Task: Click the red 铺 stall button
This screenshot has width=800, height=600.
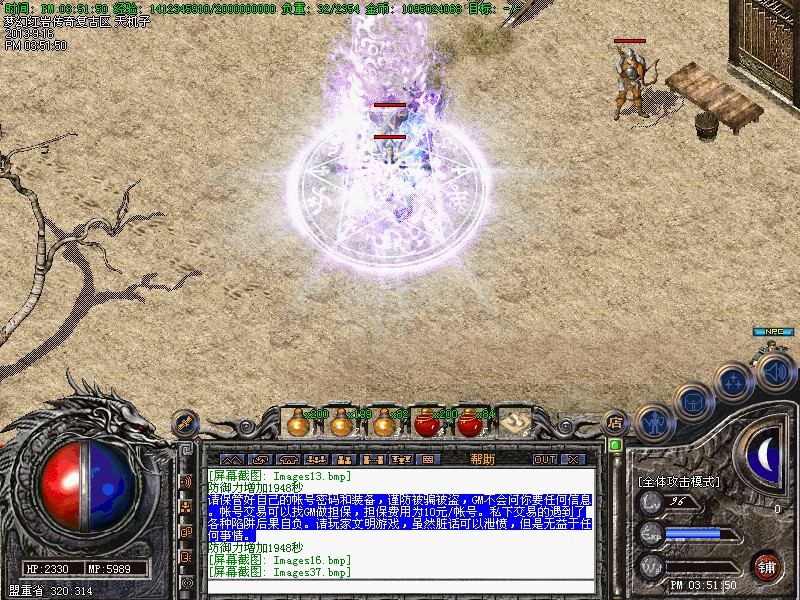Action: pos(766,566)
